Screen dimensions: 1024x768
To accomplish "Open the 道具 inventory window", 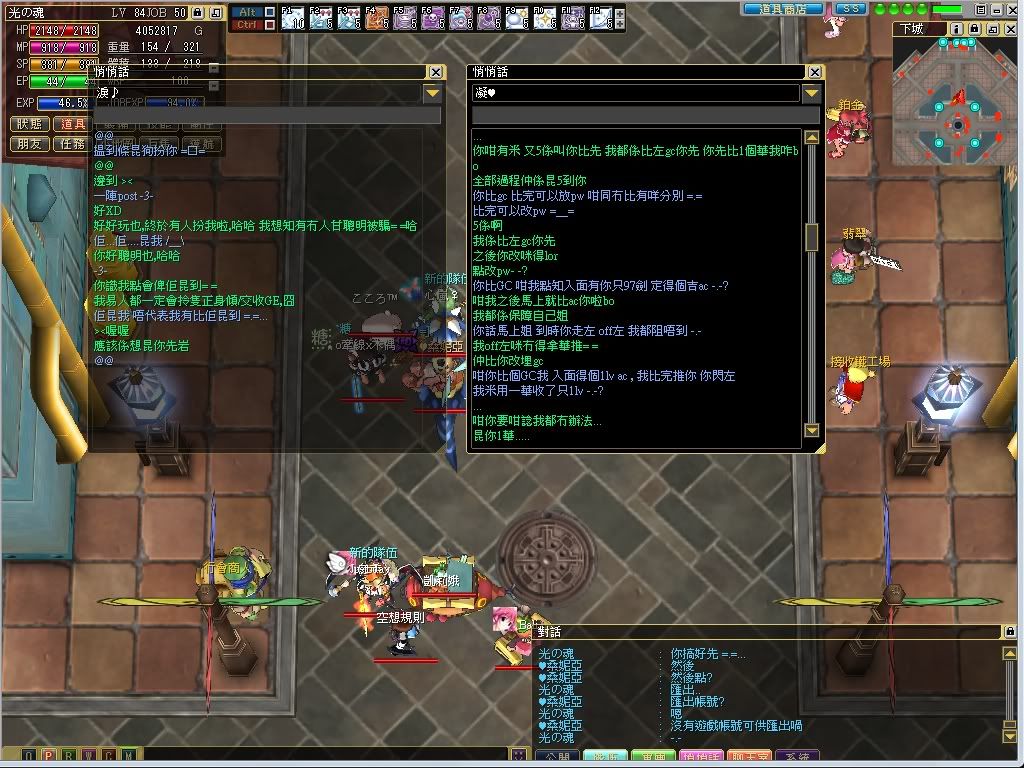I will click(73, 124).
